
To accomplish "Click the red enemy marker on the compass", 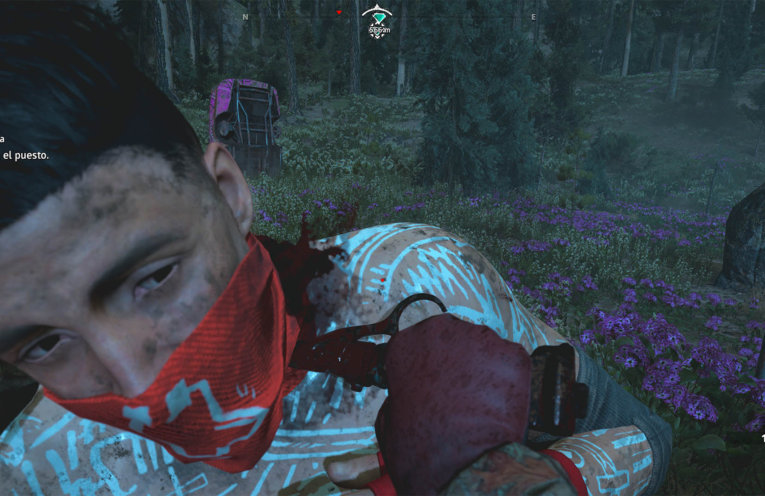I will 339,13.
